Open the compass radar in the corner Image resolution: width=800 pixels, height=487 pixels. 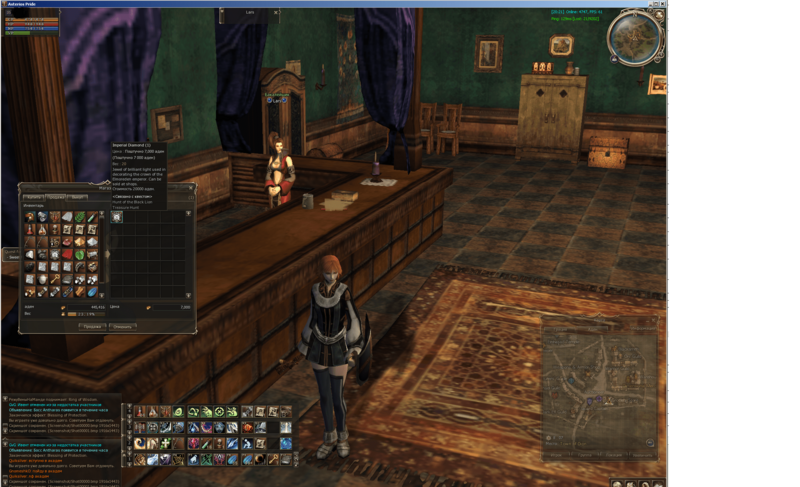635,37
